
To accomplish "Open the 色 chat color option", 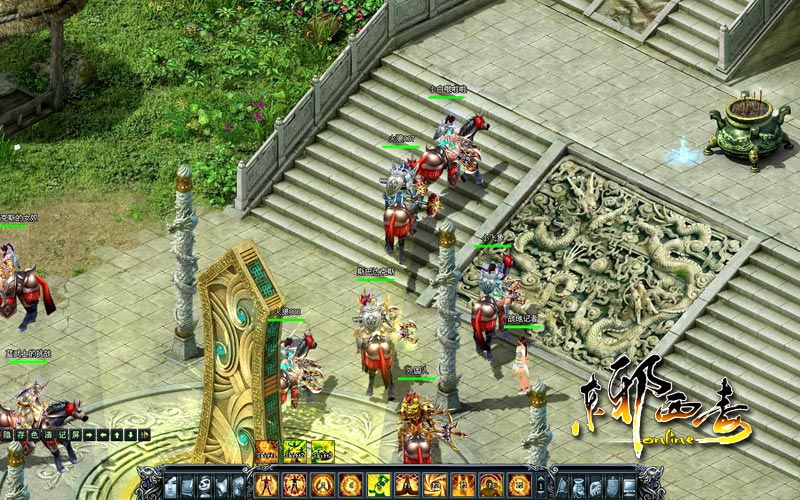I will (x=34, y=434).
